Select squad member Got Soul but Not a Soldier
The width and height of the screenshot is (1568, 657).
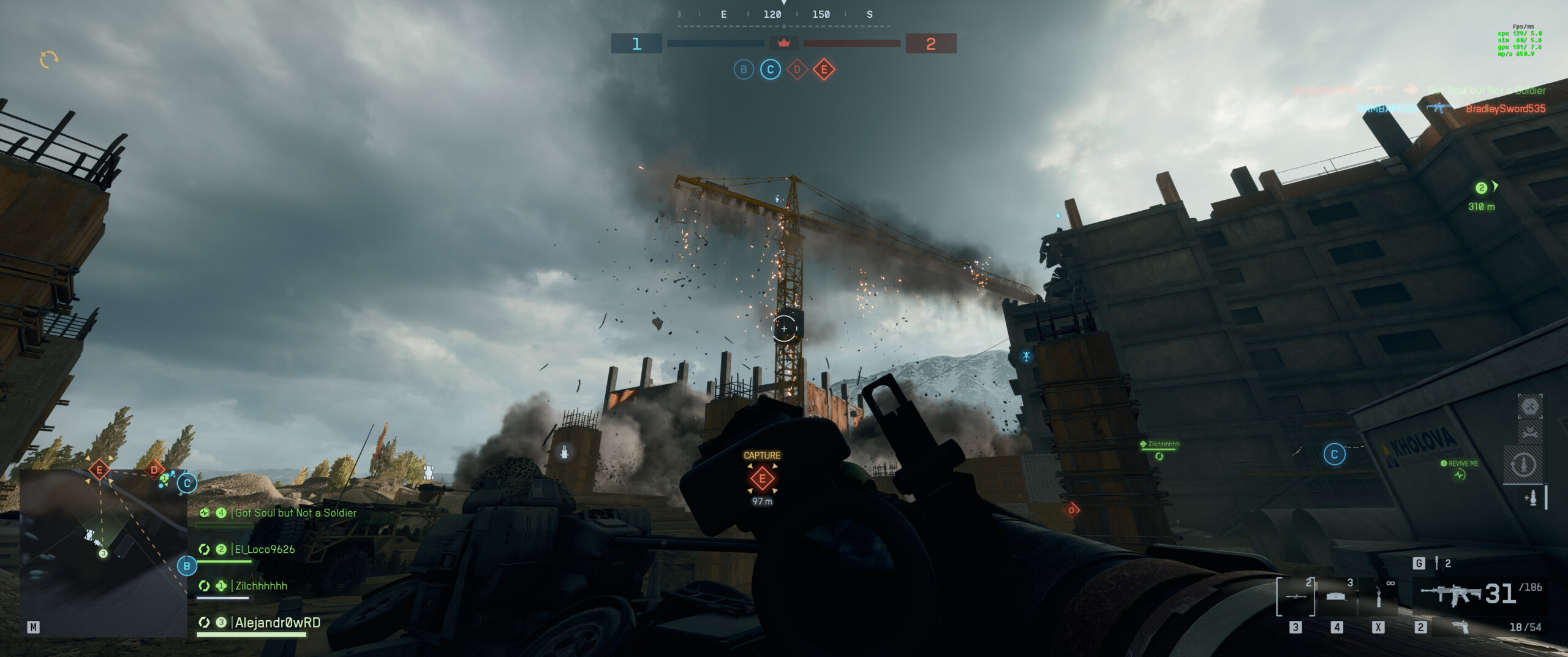click(x=295, y=513)
